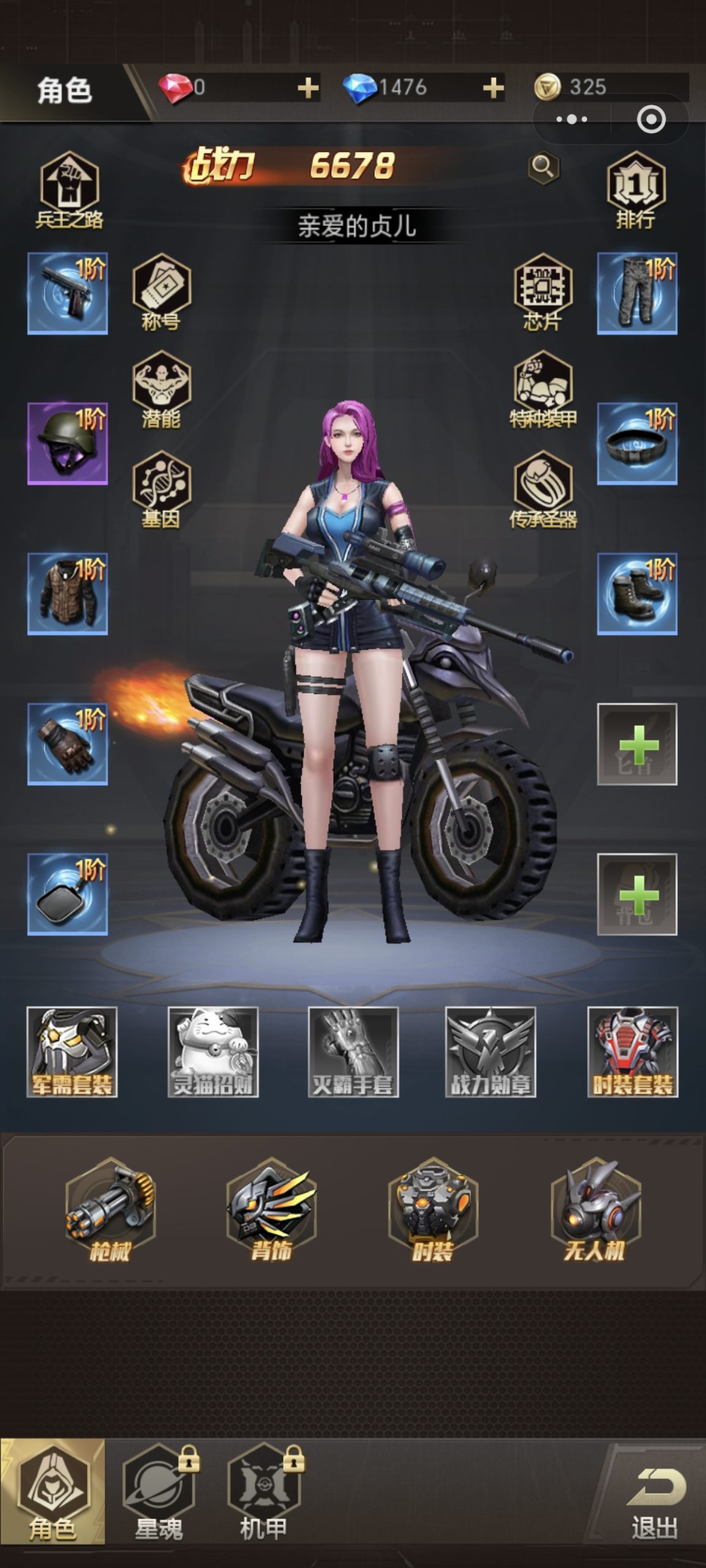The width and height of the screenshot is (706, 1568).
Task: Click the 退出 exit button
Action: pos(655,1501)
